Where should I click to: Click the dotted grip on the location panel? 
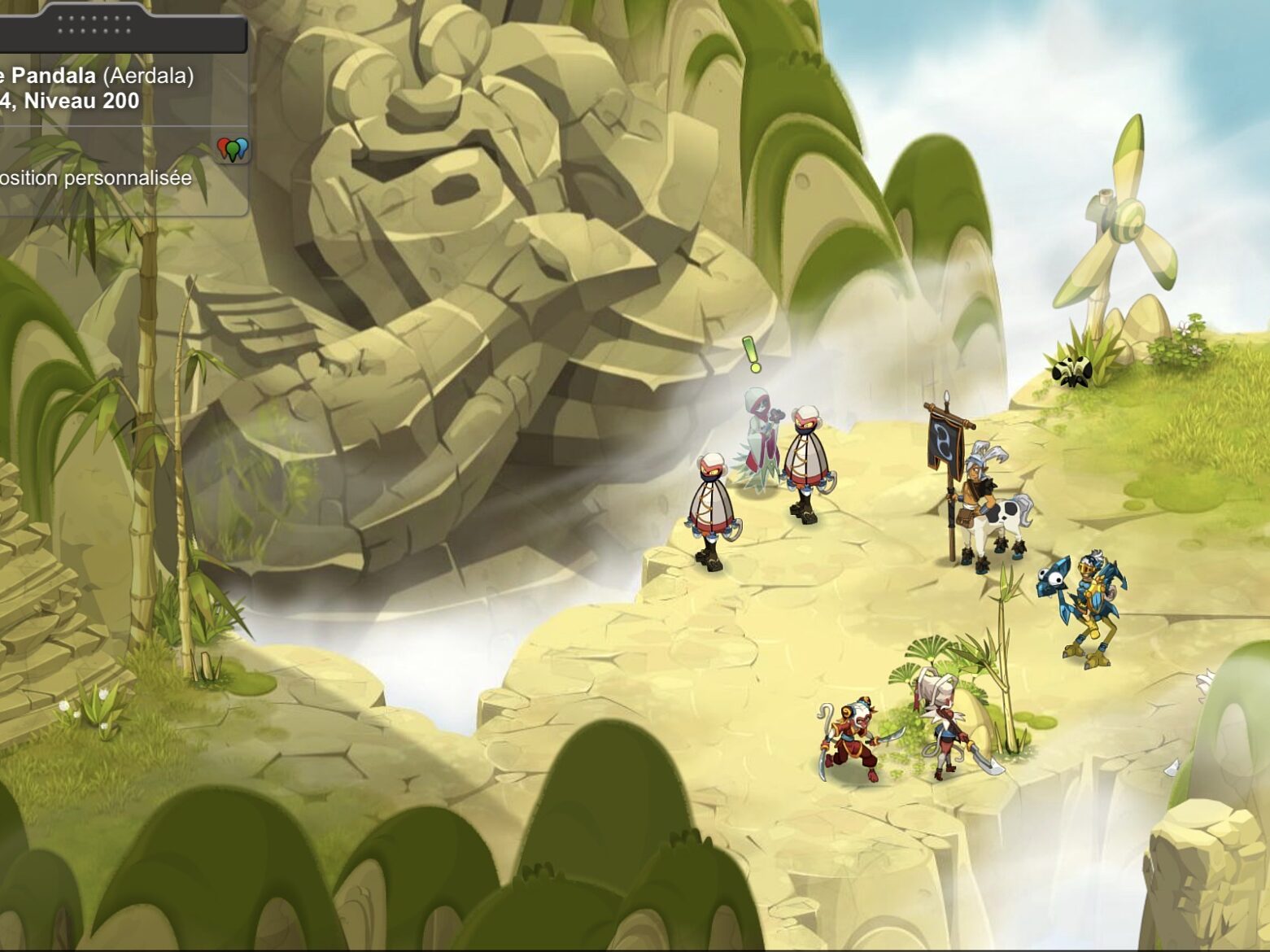[94, 24]
